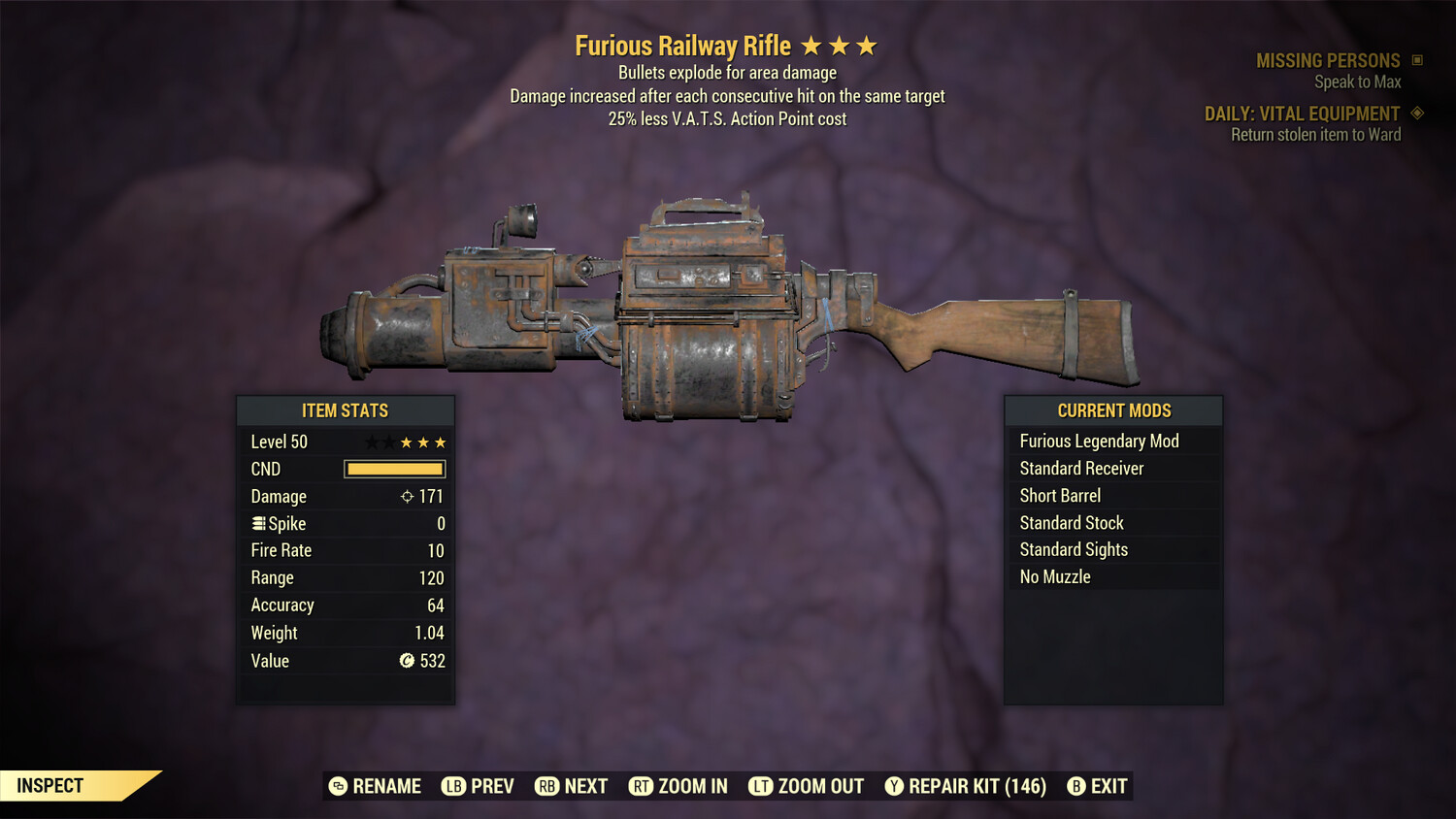Click the crosshair icon beside Damage

click(x=405, y=496)
